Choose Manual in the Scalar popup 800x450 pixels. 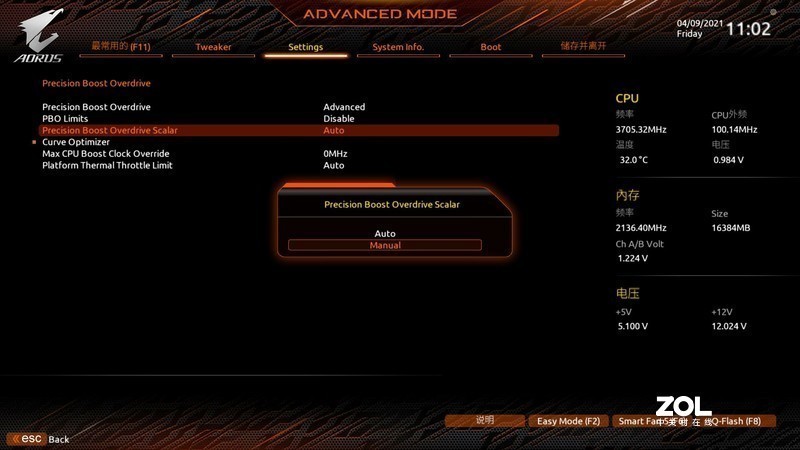tap(385, 245)
